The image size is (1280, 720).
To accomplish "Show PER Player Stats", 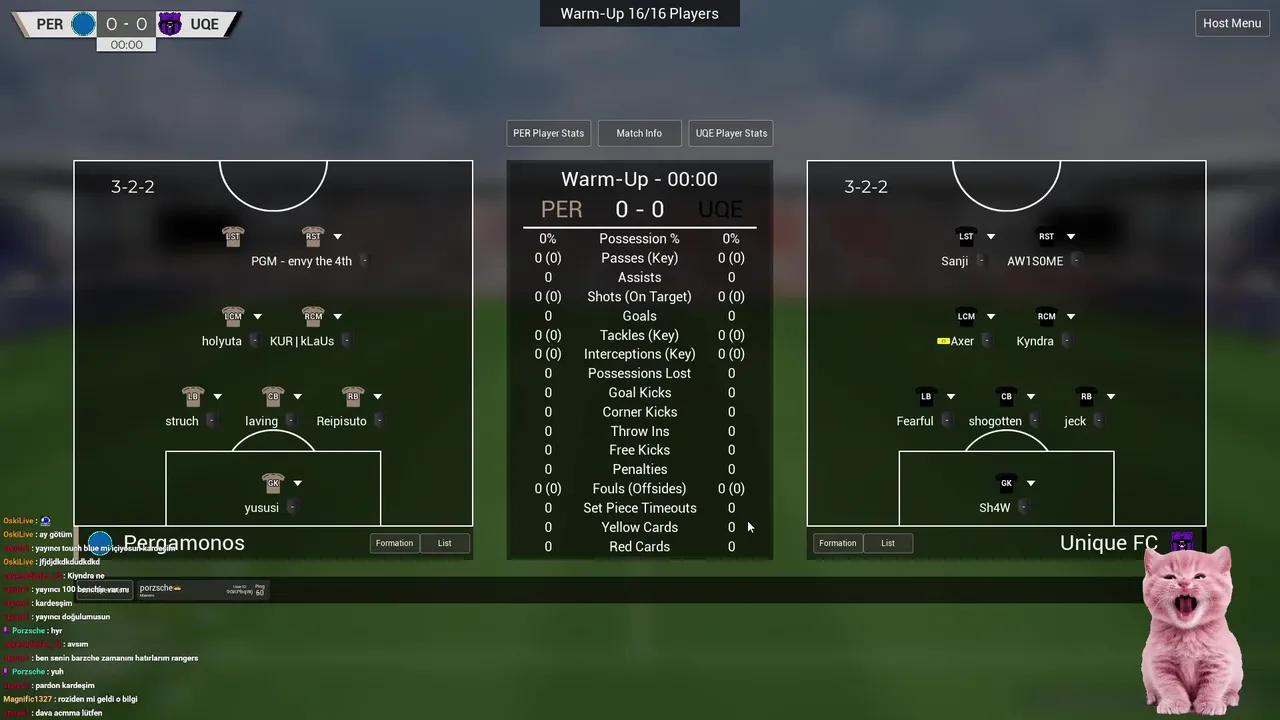I will pos(548,133).
